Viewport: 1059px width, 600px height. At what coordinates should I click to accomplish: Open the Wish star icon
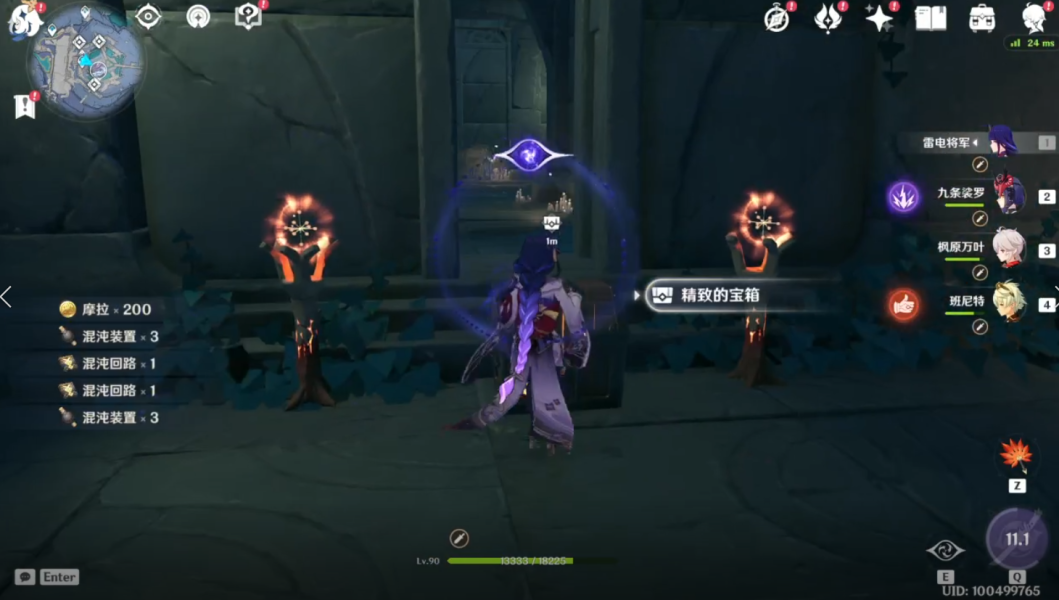879,18
